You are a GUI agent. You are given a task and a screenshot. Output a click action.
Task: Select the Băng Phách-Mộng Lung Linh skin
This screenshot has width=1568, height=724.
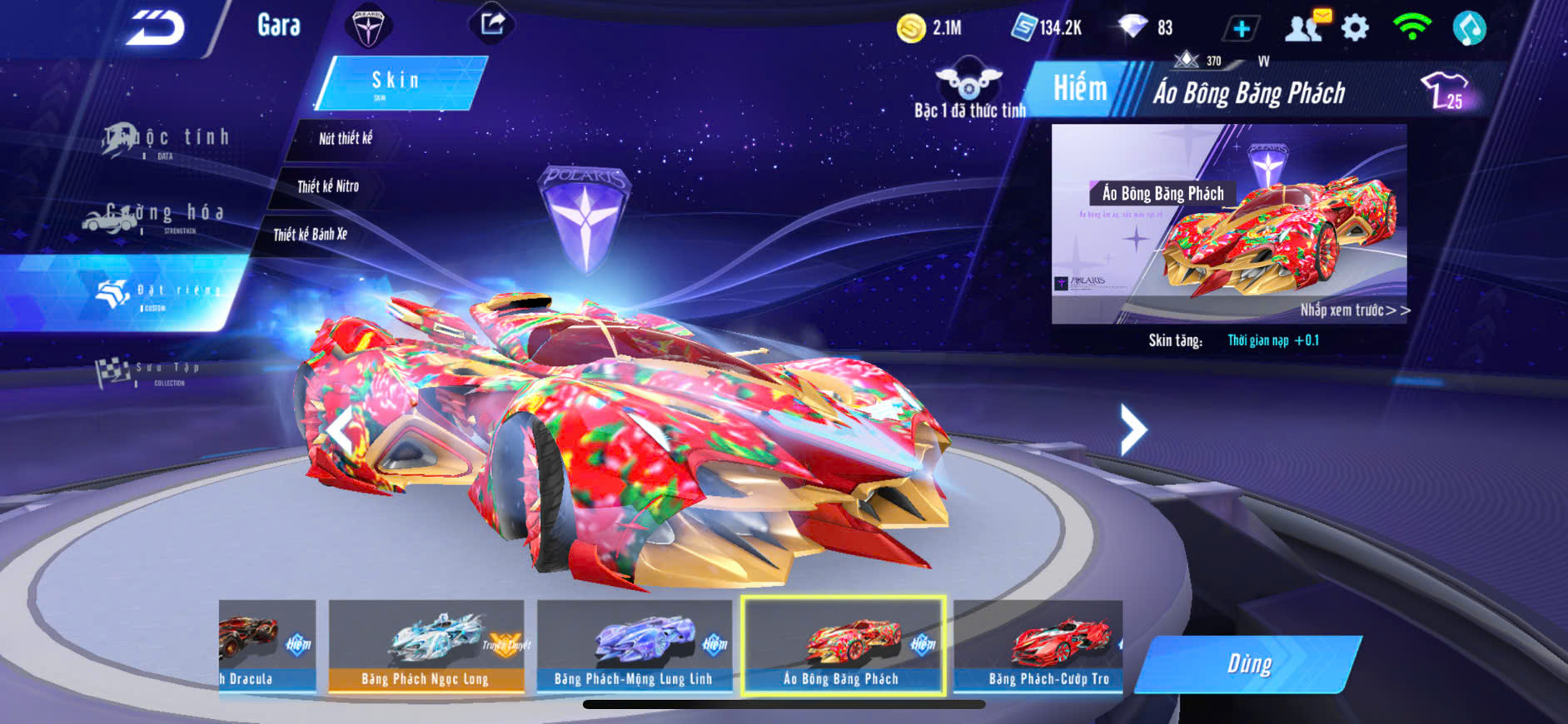coord(634,647)
